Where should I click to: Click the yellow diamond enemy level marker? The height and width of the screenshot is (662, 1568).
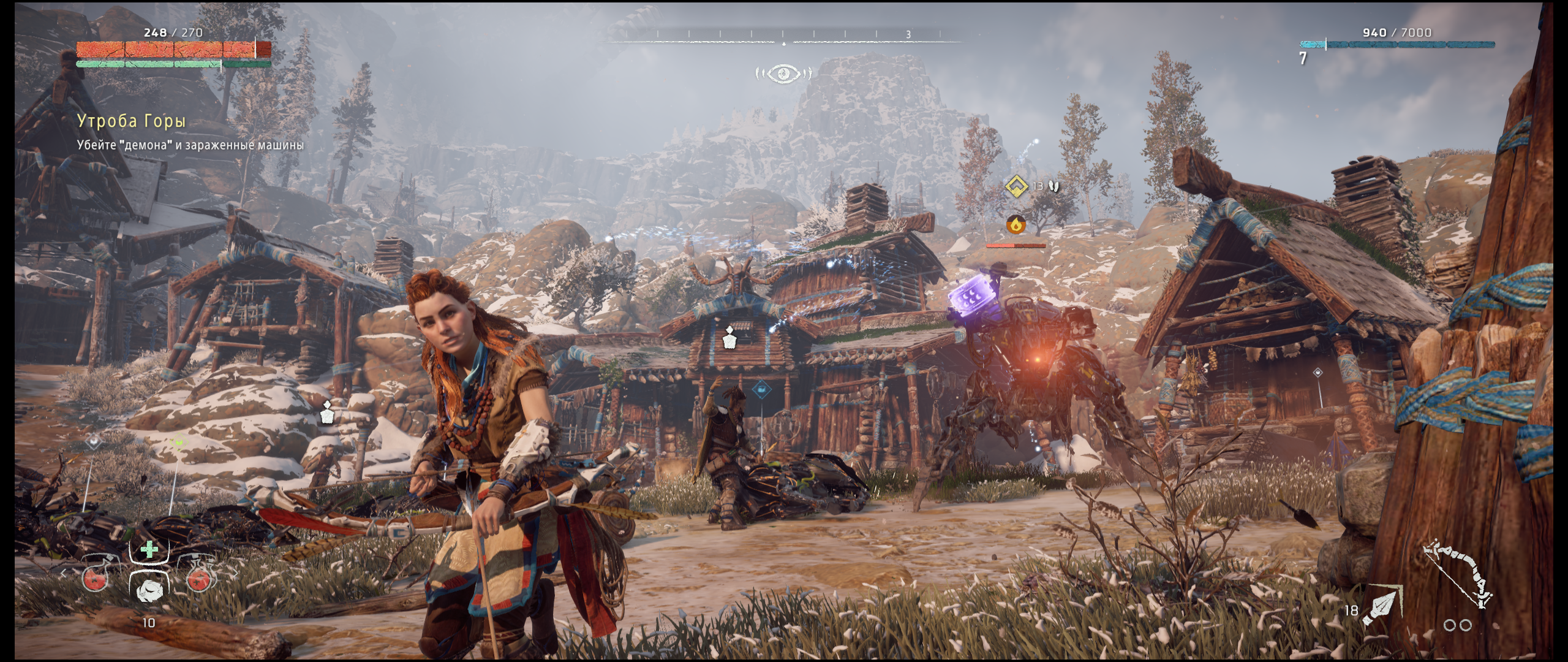(1017, 186)
